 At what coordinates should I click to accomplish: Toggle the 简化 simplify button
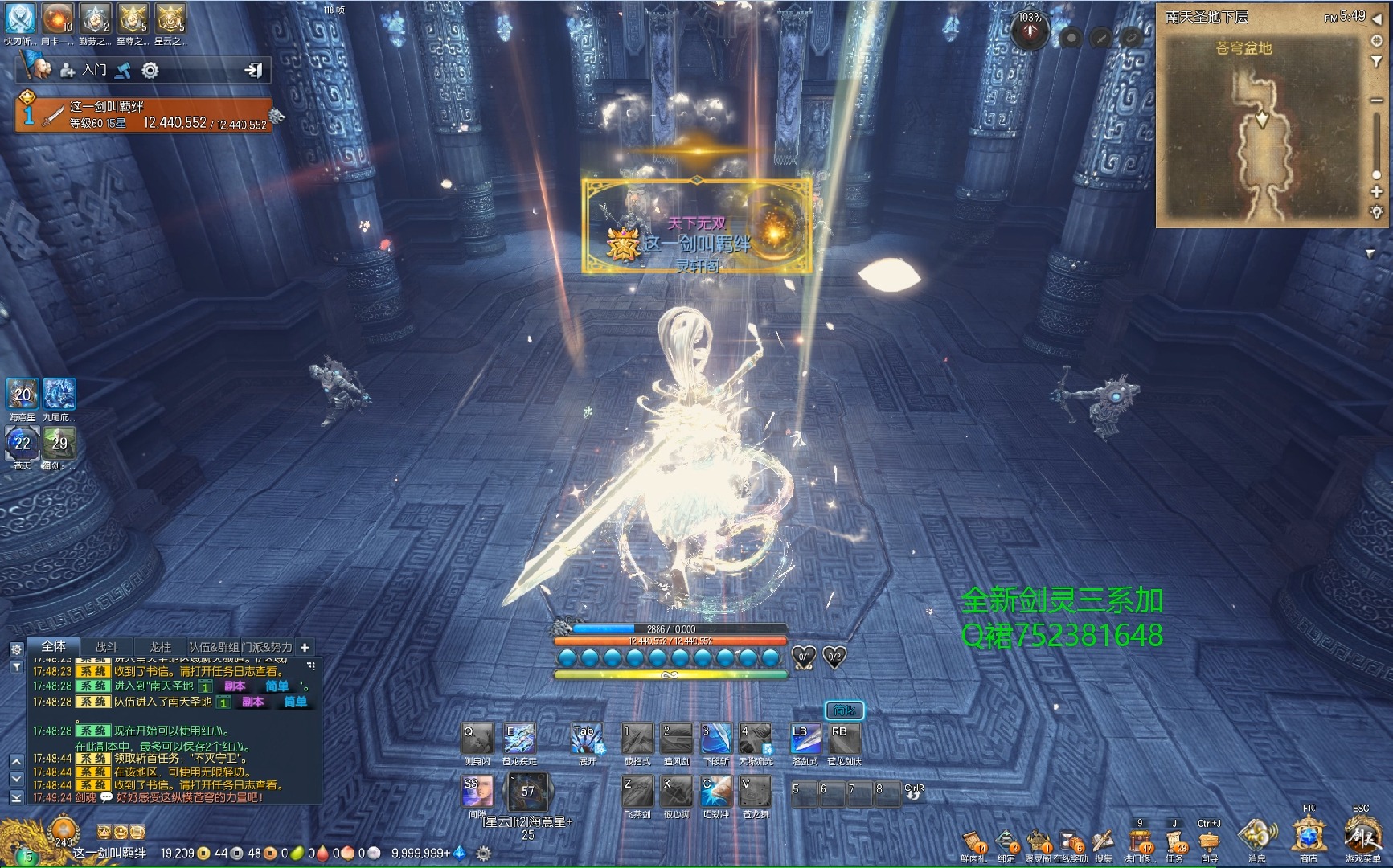coord(844,710)
